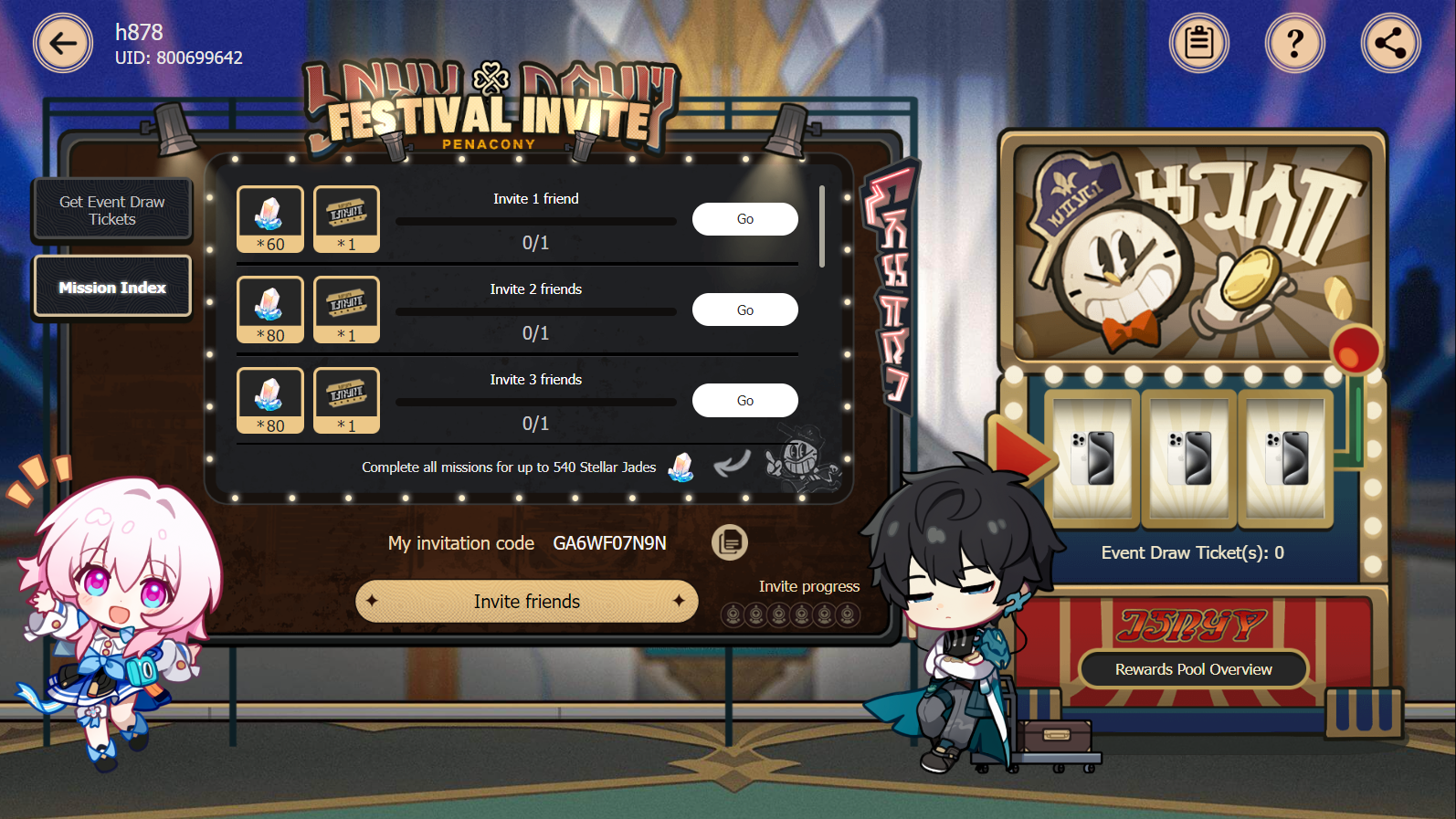Click the back arrow to exit the event
The width and height of the screenshot is (1456, 819).
62,42
